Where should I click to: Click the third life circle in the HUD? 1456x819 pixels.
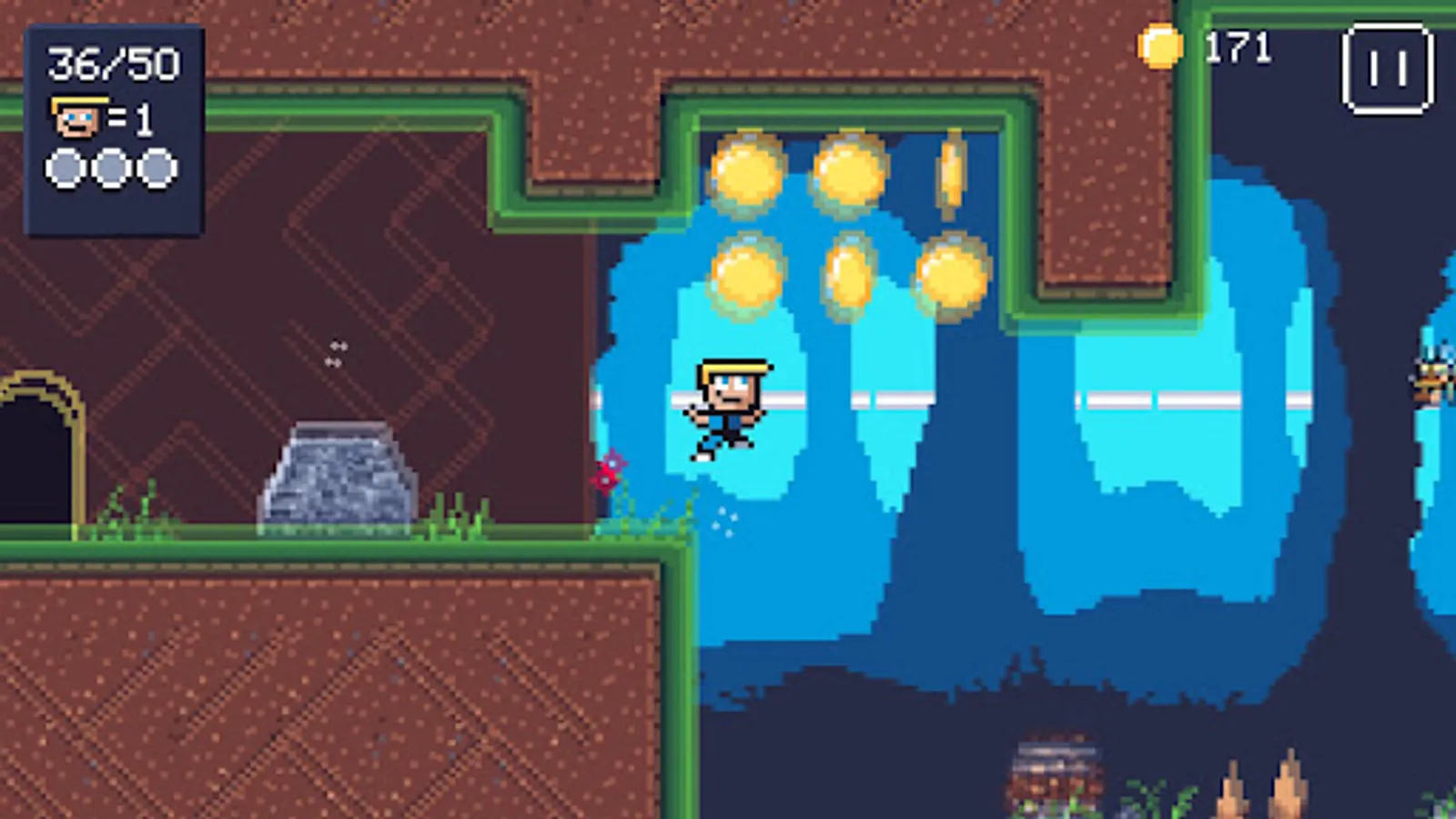pyautogui.click(x=159, y=168)
